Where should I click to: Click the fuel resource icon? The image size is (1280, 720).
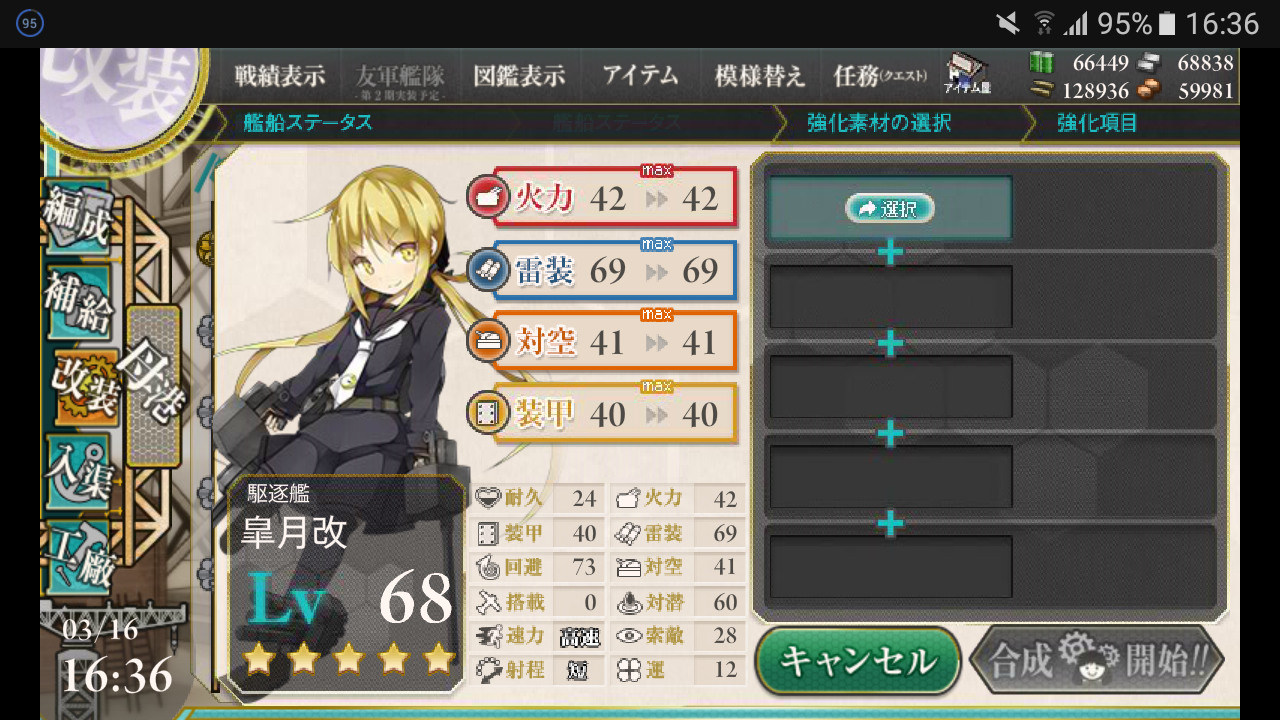tap(1044, 62)
